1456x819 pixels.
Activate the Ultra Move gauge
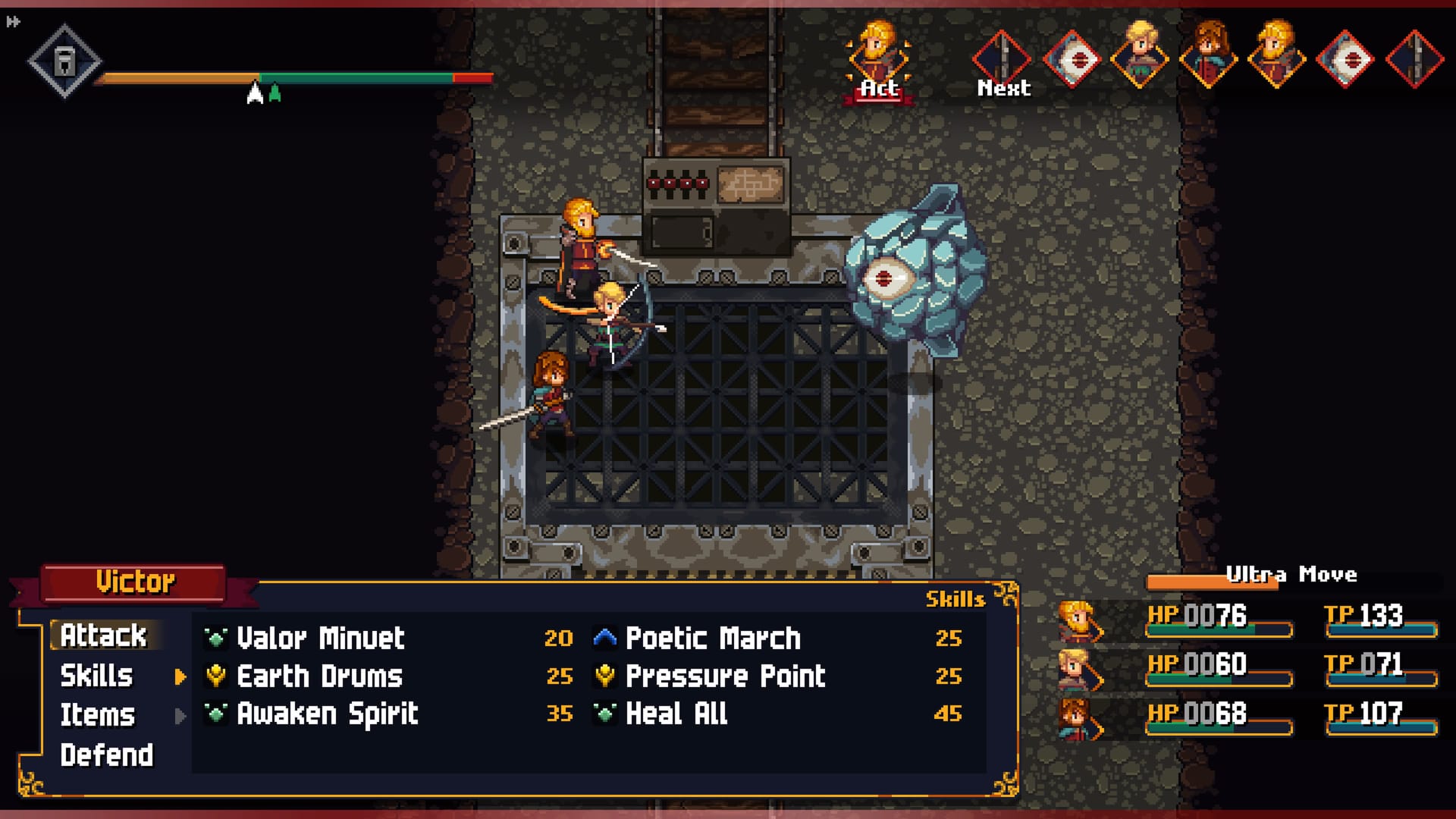1289,578
